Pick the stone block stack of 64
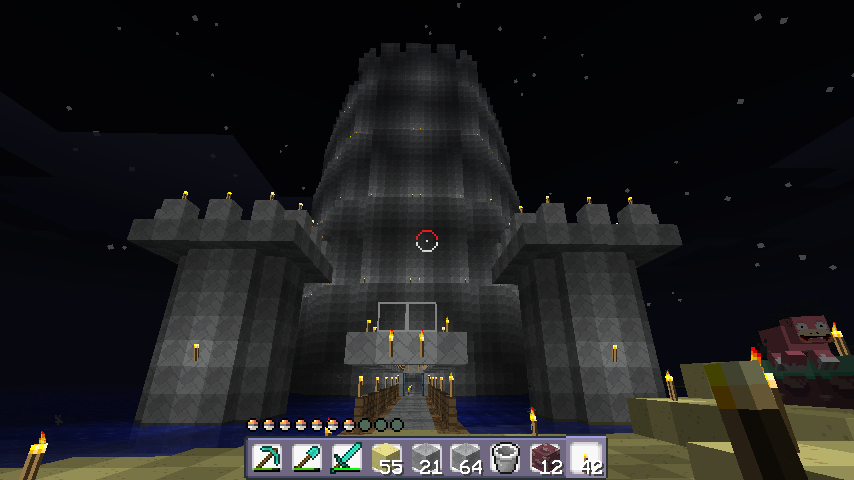 coord(467,458)
